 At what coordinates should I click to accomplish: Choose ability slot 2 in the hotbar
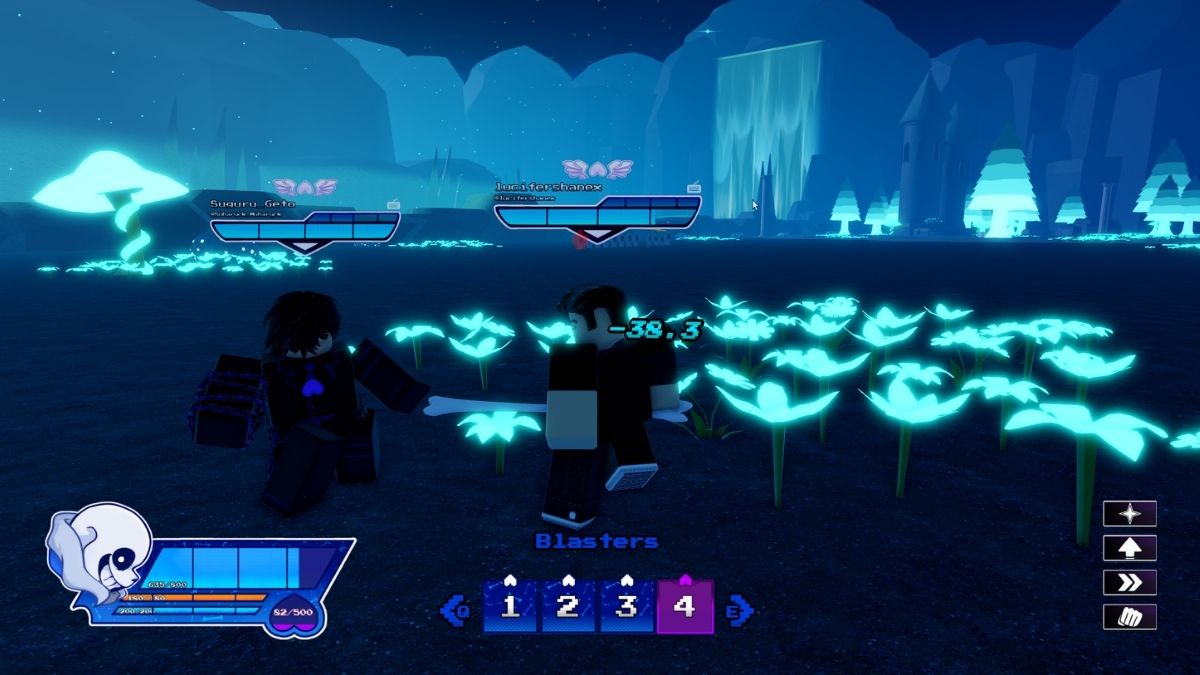[x=568, y=607]
